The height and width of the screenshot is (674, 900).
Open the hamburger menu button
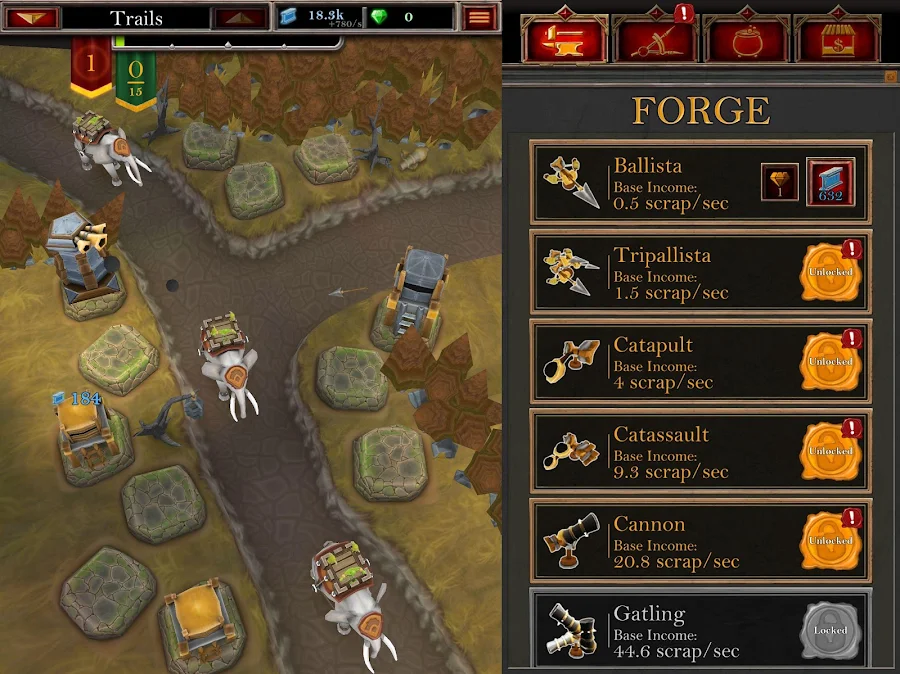pos(480,17)
